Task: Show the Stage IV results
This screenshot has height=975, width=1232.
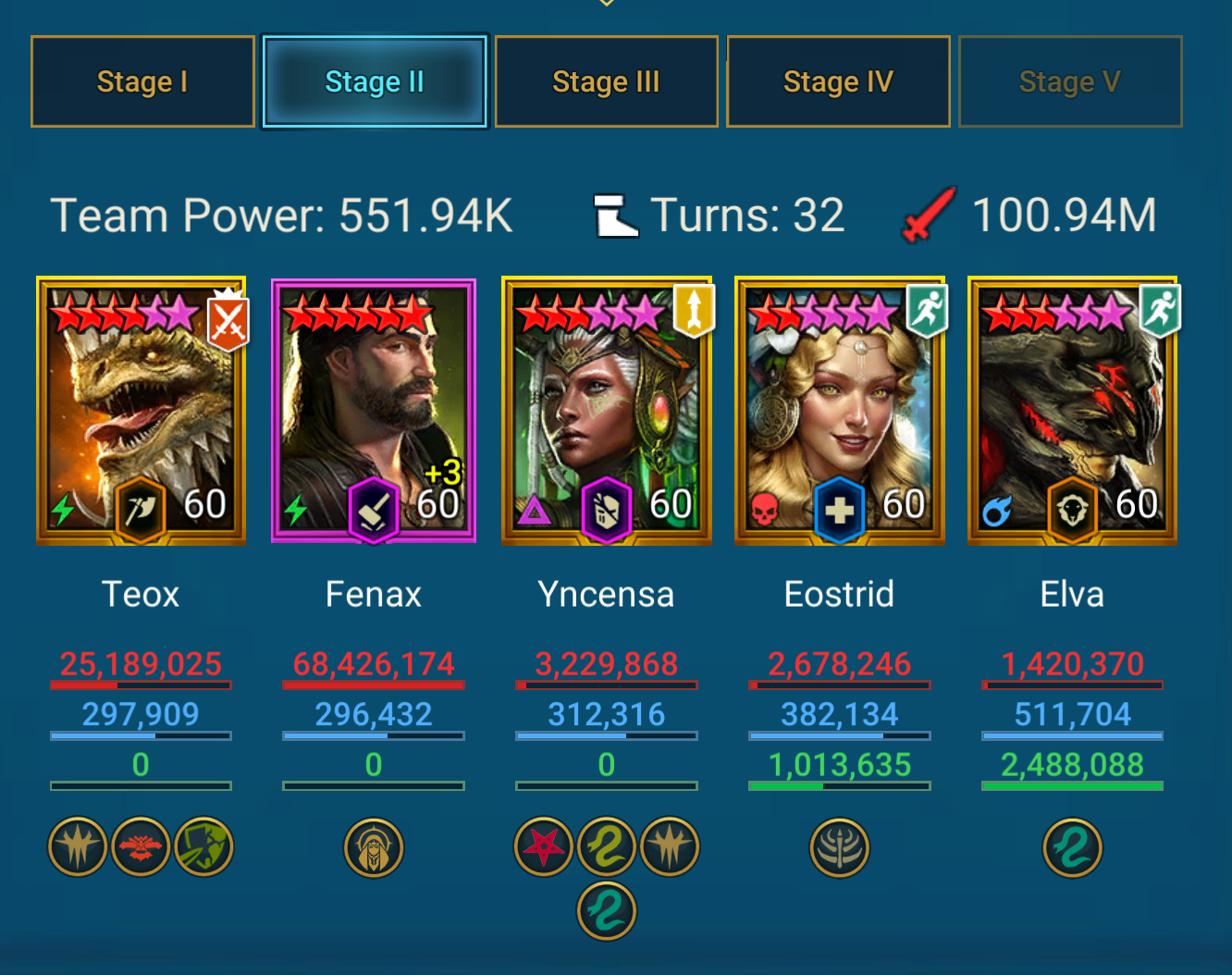Action: pyautogui.click(x=838, y=81)
